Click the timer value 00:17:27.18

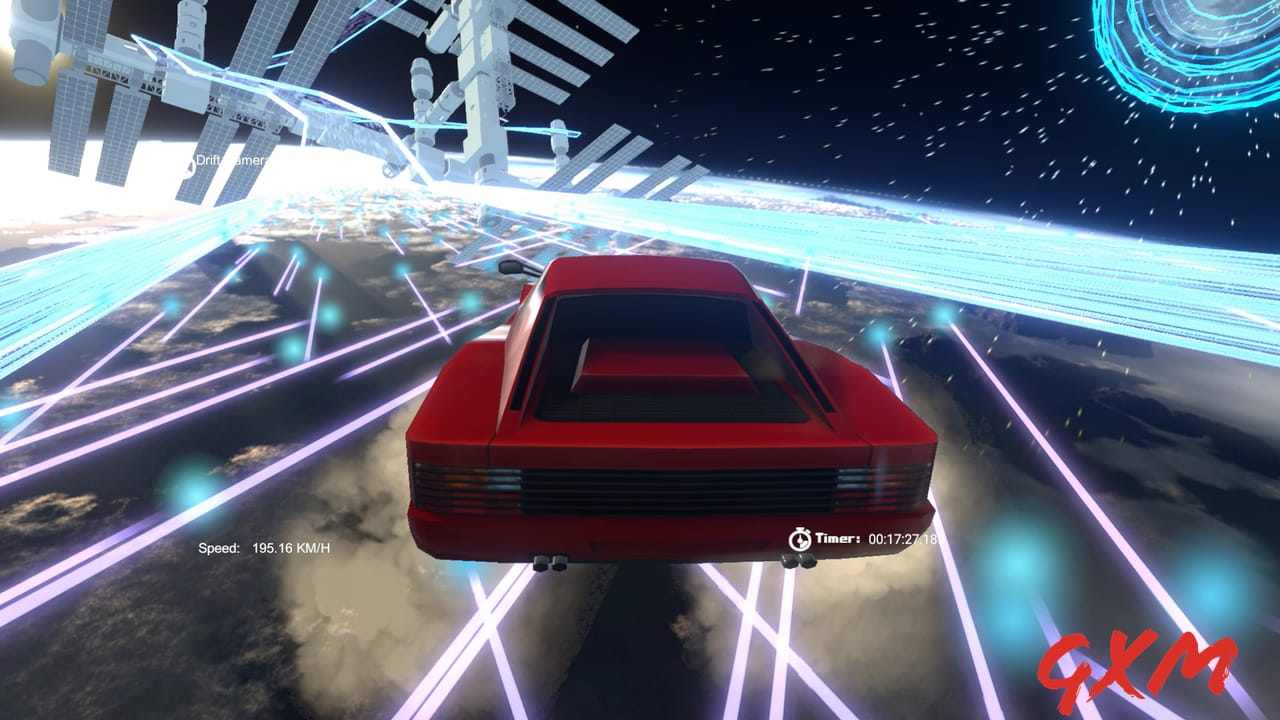click(x=903, y=538)
